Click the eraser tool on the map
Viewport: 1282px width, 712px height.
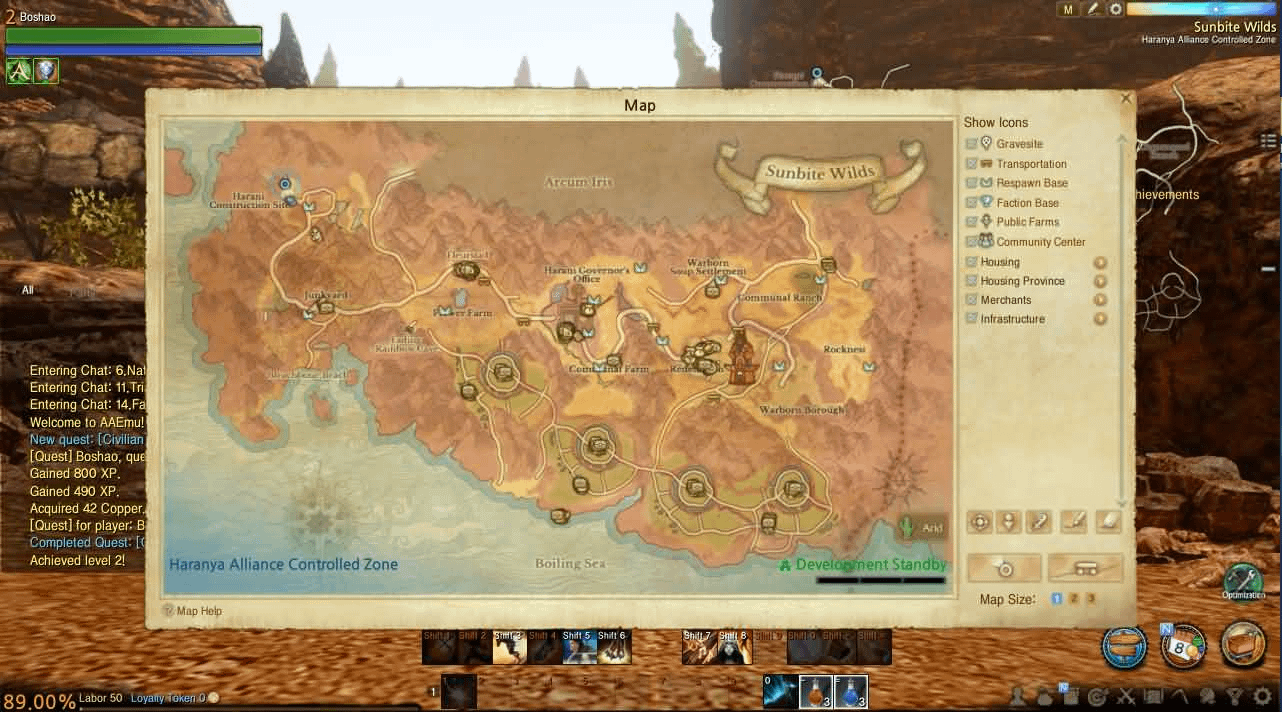[1107, 521]
